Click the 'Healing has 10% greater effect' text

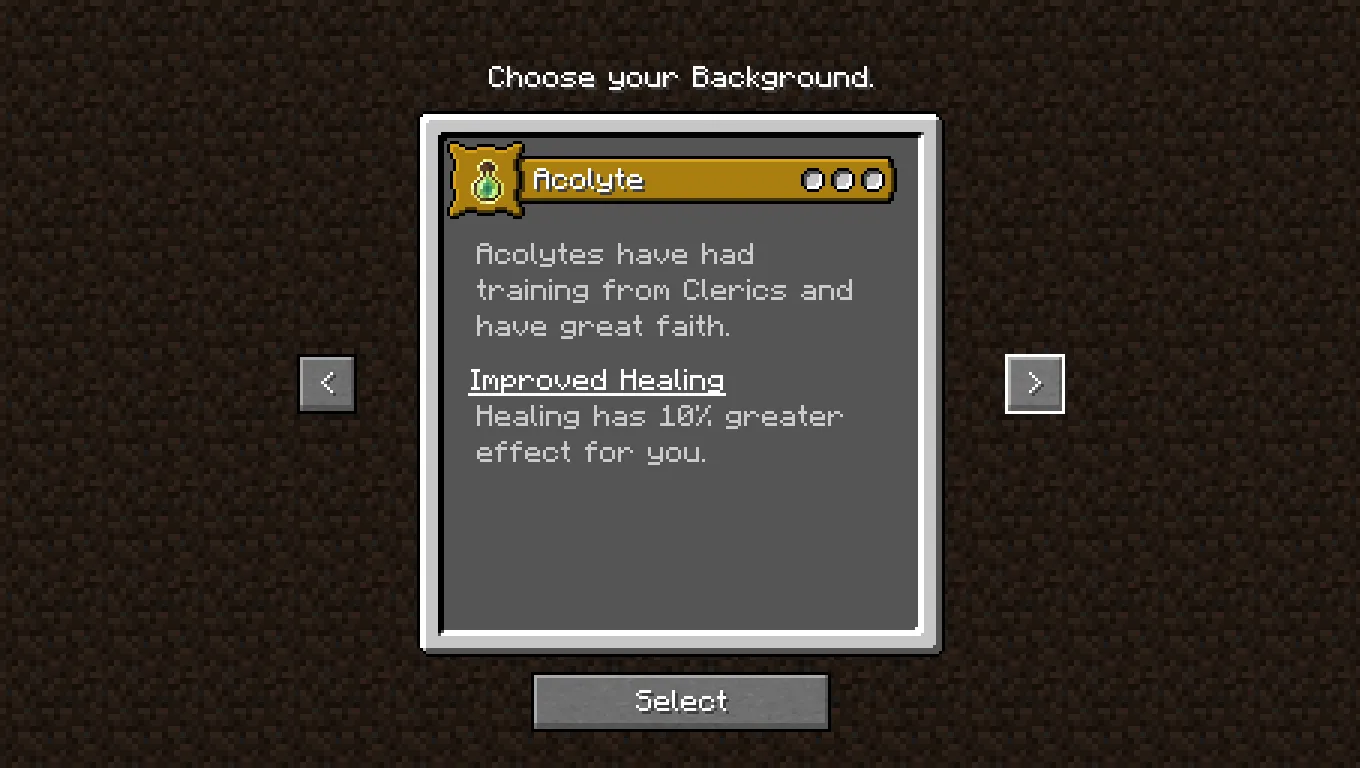tap(658, 416)
